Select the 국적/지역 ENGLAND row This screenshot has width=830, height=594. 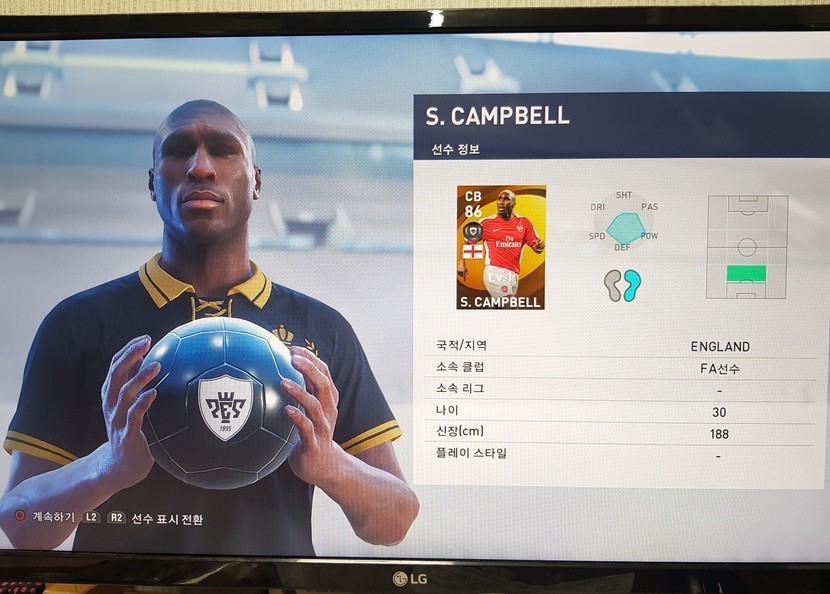point(618,346)
